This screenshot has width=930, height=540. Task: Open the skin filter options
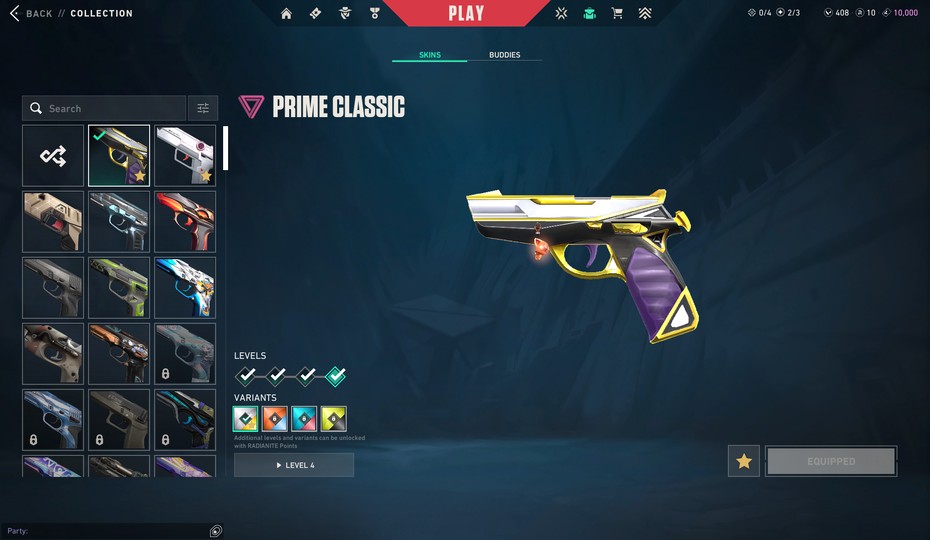tap(203, 108)
